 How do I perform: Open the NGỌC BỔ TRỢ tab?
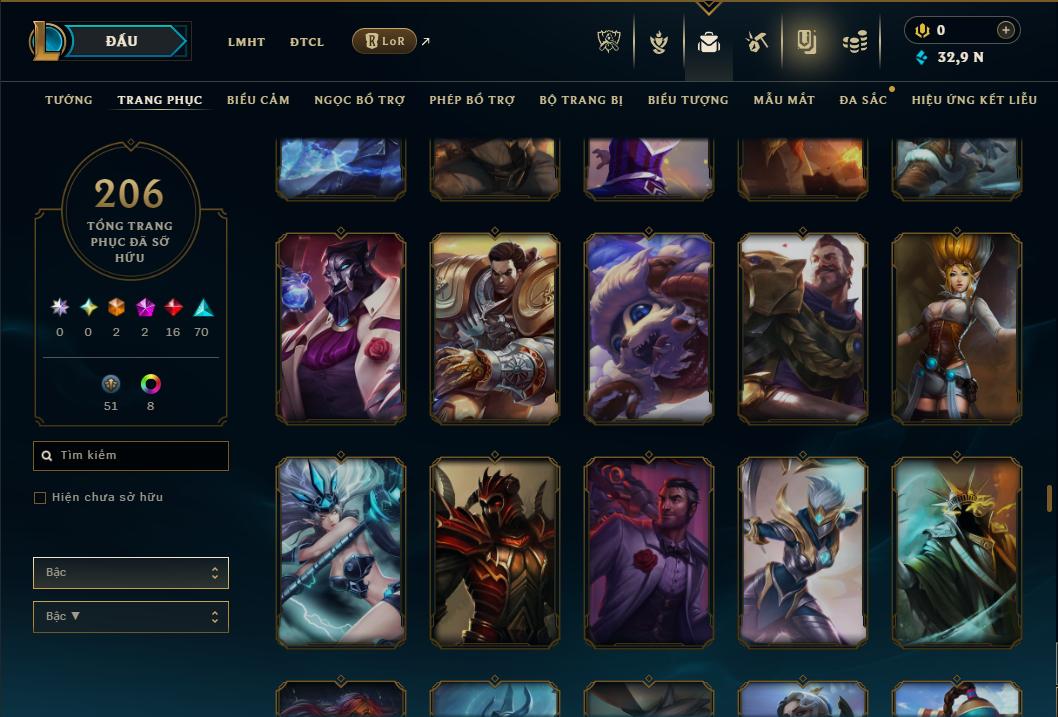tap(359, 100)
